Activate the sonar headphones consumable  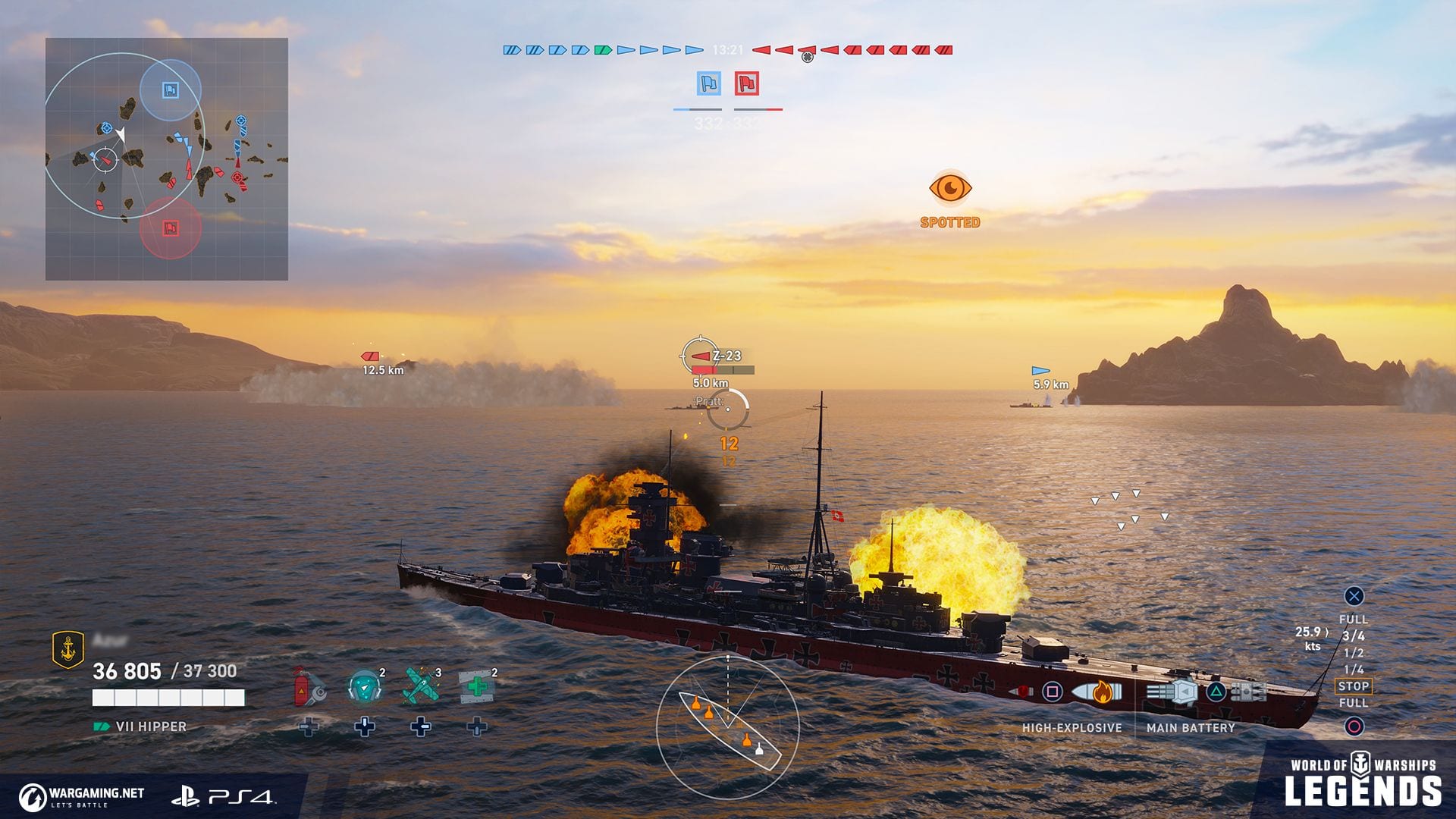(x=364, y=686)
